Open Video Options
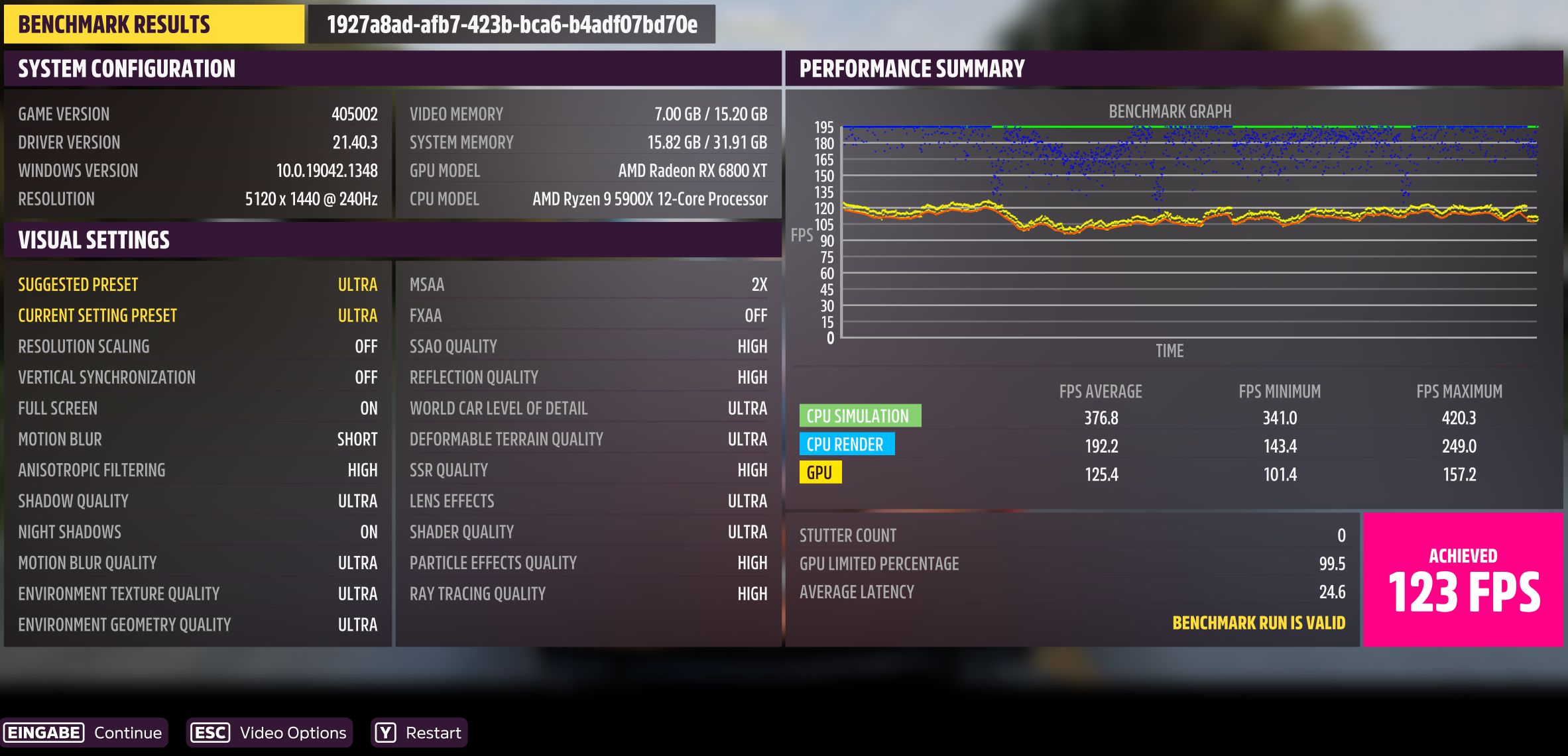Viewport: 1568px width, 756px height. pyautogui.click(x=295, y=733)
